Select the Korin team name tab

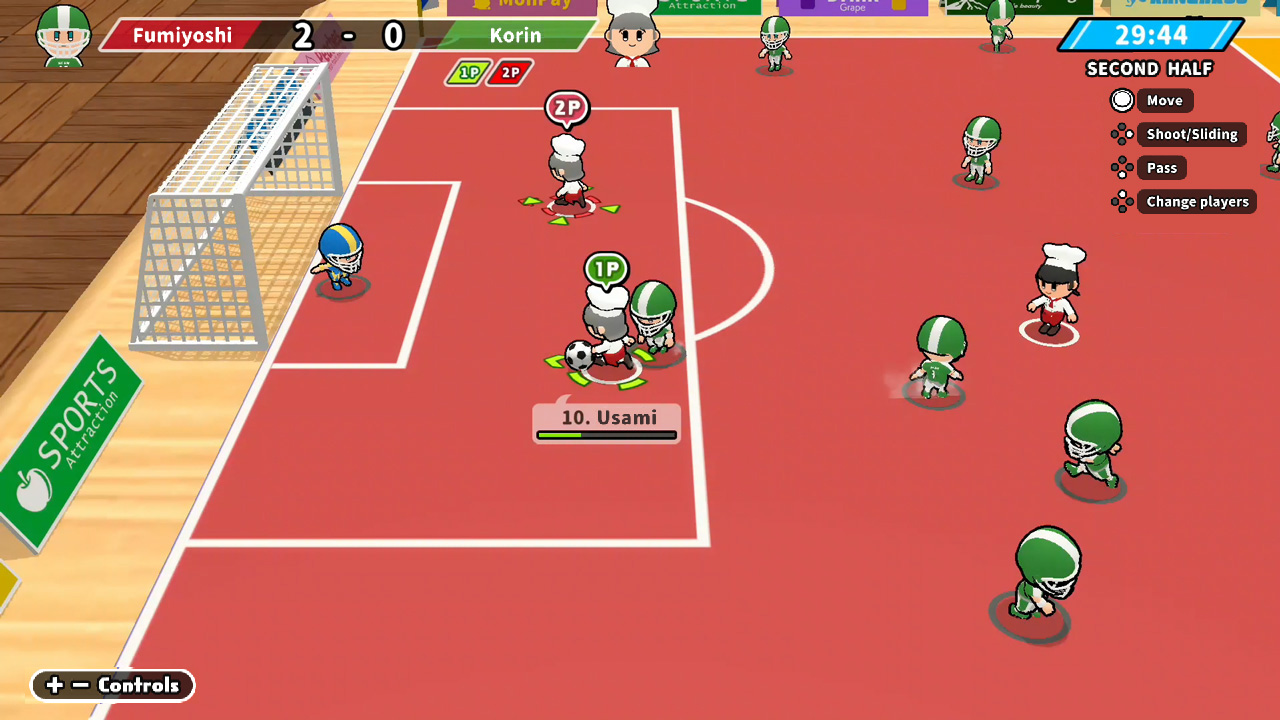coord(516,36)
